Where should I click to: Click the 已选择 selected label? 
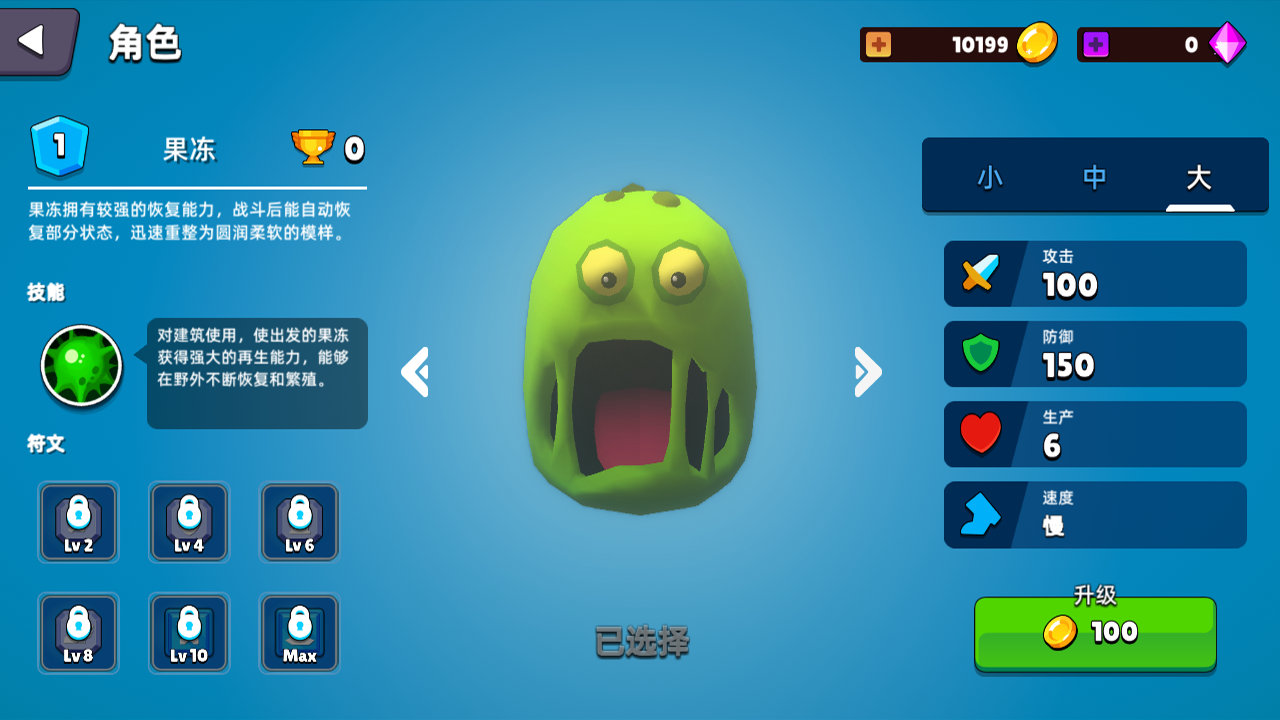pyautogui.click(x=643, y=645)
